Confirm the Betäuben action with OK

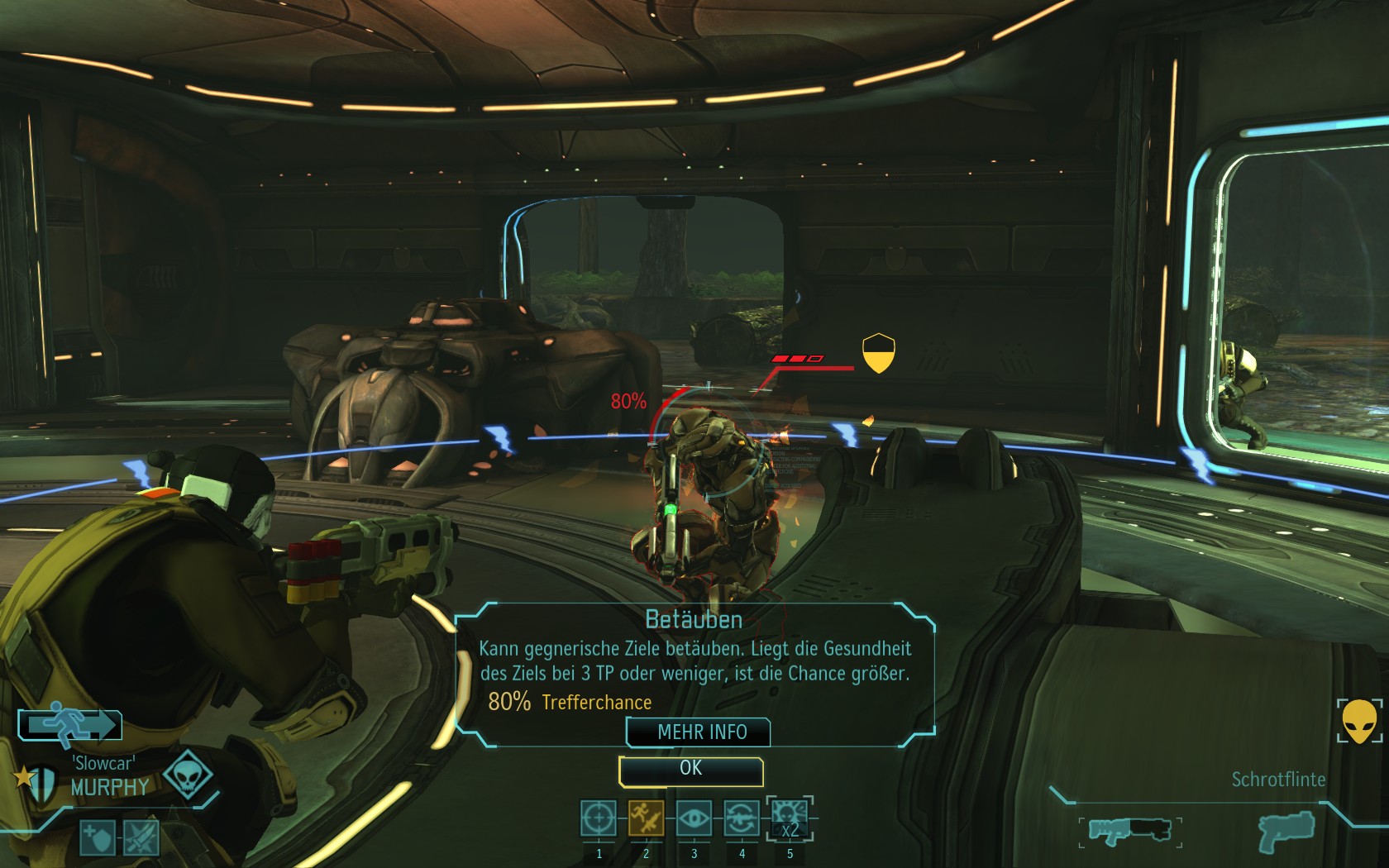coord(690,770)
